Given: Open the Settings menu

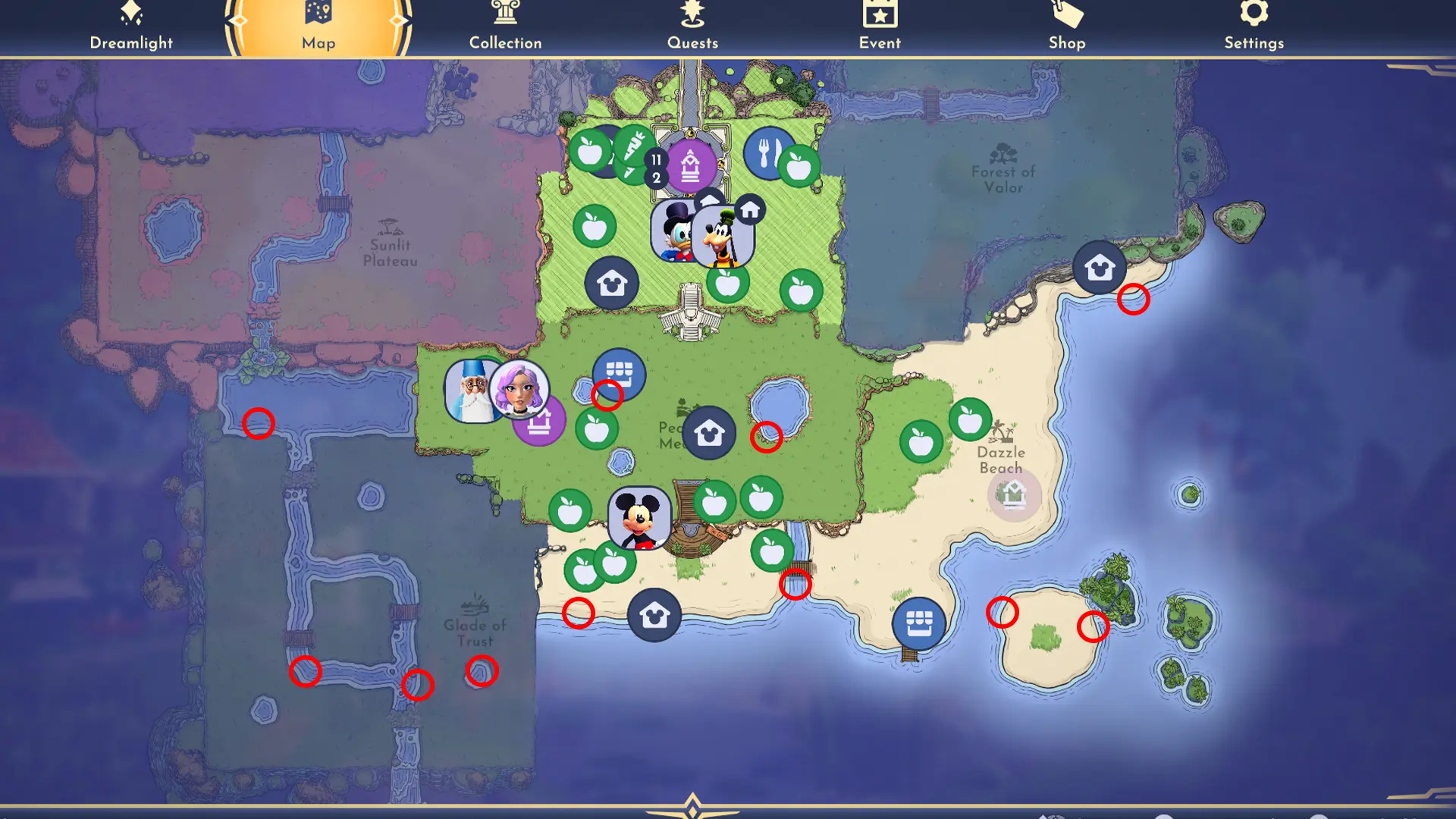Looking at the screenshot, I should tap(1254, 25).
